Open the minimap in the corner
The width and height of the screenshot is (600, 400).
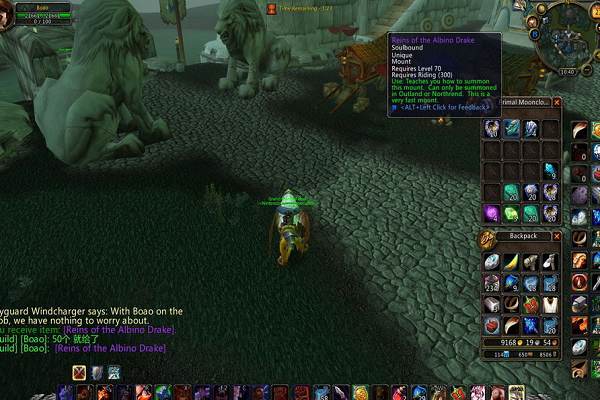click(x=565, y=38)
